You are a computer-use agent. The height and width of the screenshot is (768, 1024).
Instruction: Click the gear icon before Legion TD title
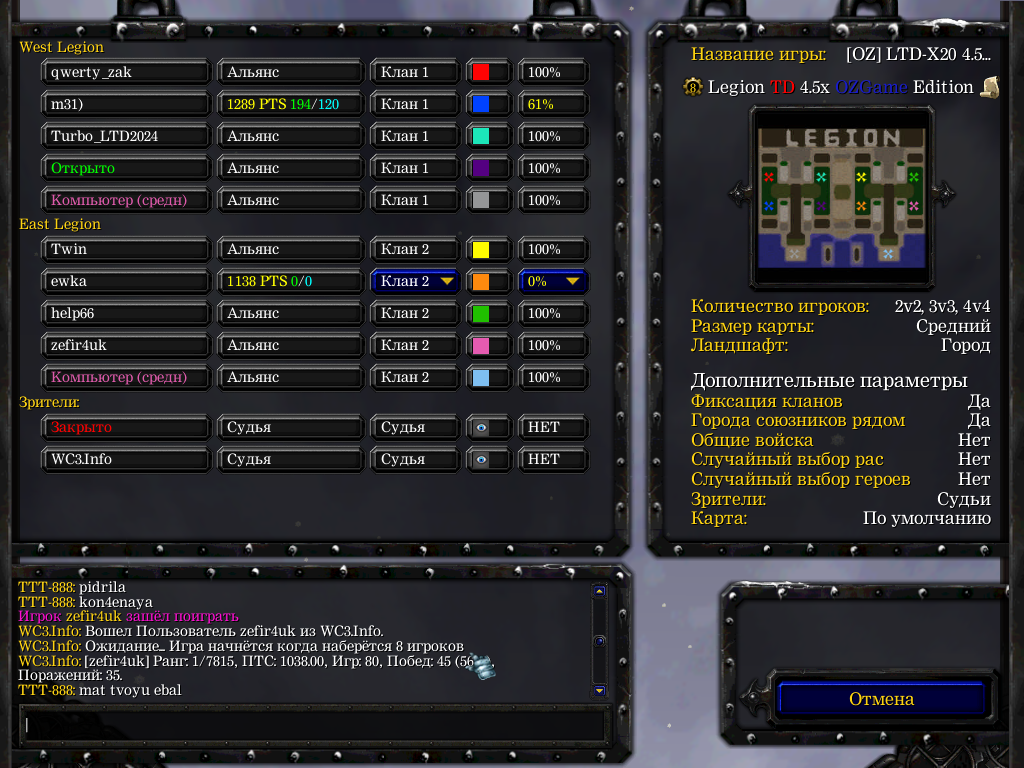click(x=694, y=87)
